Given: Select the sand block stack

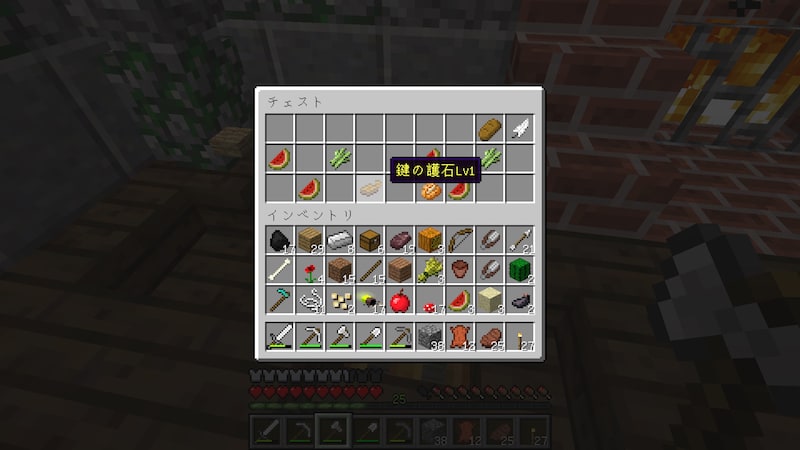Looking at the screenshot, I should (x=490, y=300).
